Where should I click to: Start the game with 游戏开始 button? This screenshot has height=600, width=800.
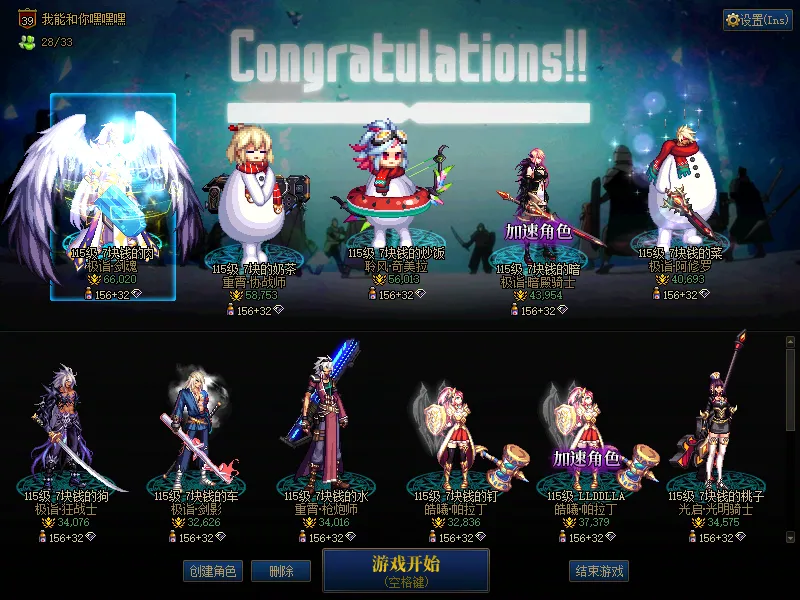(x=405, y=569)
